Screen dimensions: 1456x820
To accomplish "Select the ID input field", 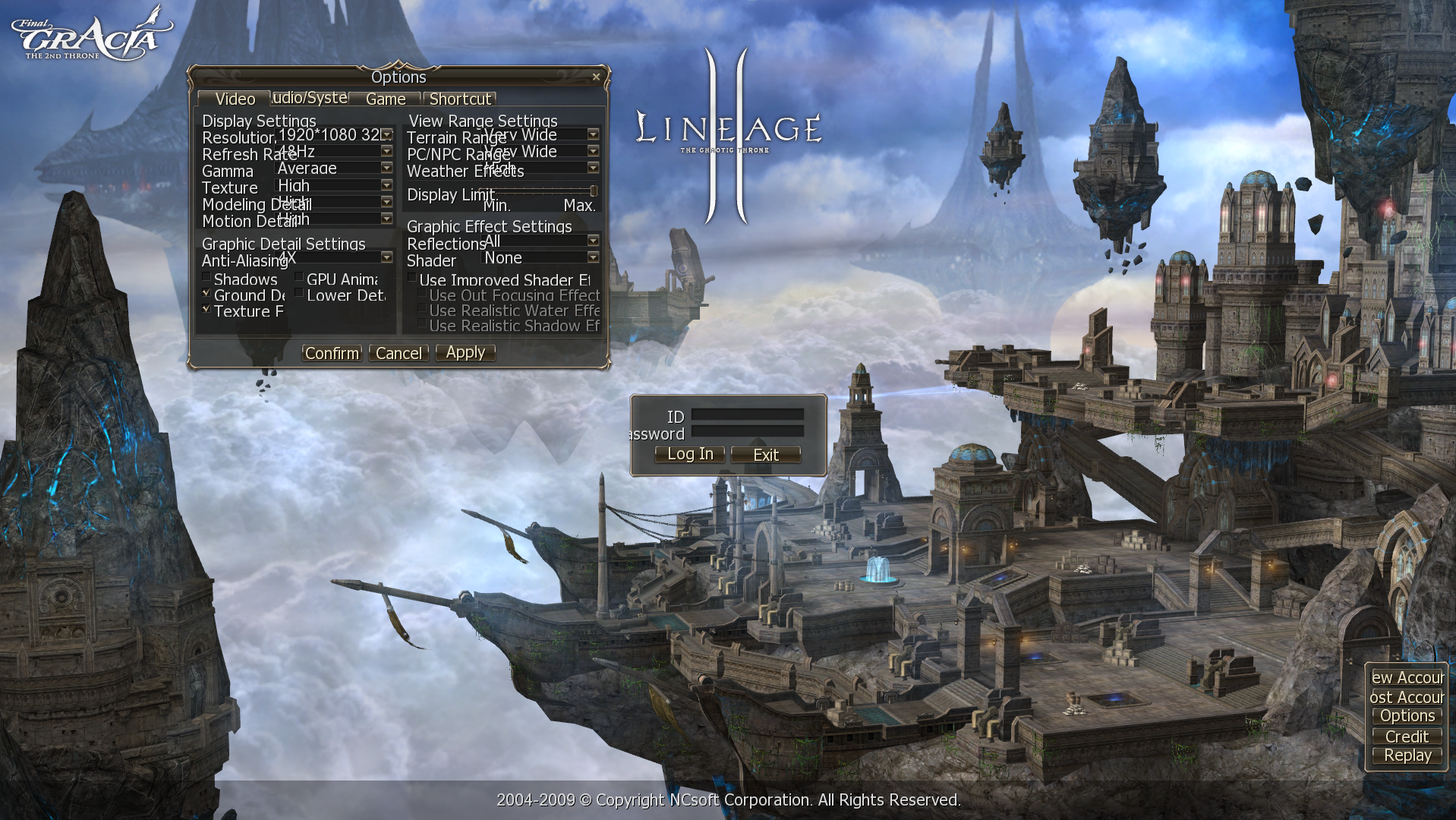I will [747, 415].
